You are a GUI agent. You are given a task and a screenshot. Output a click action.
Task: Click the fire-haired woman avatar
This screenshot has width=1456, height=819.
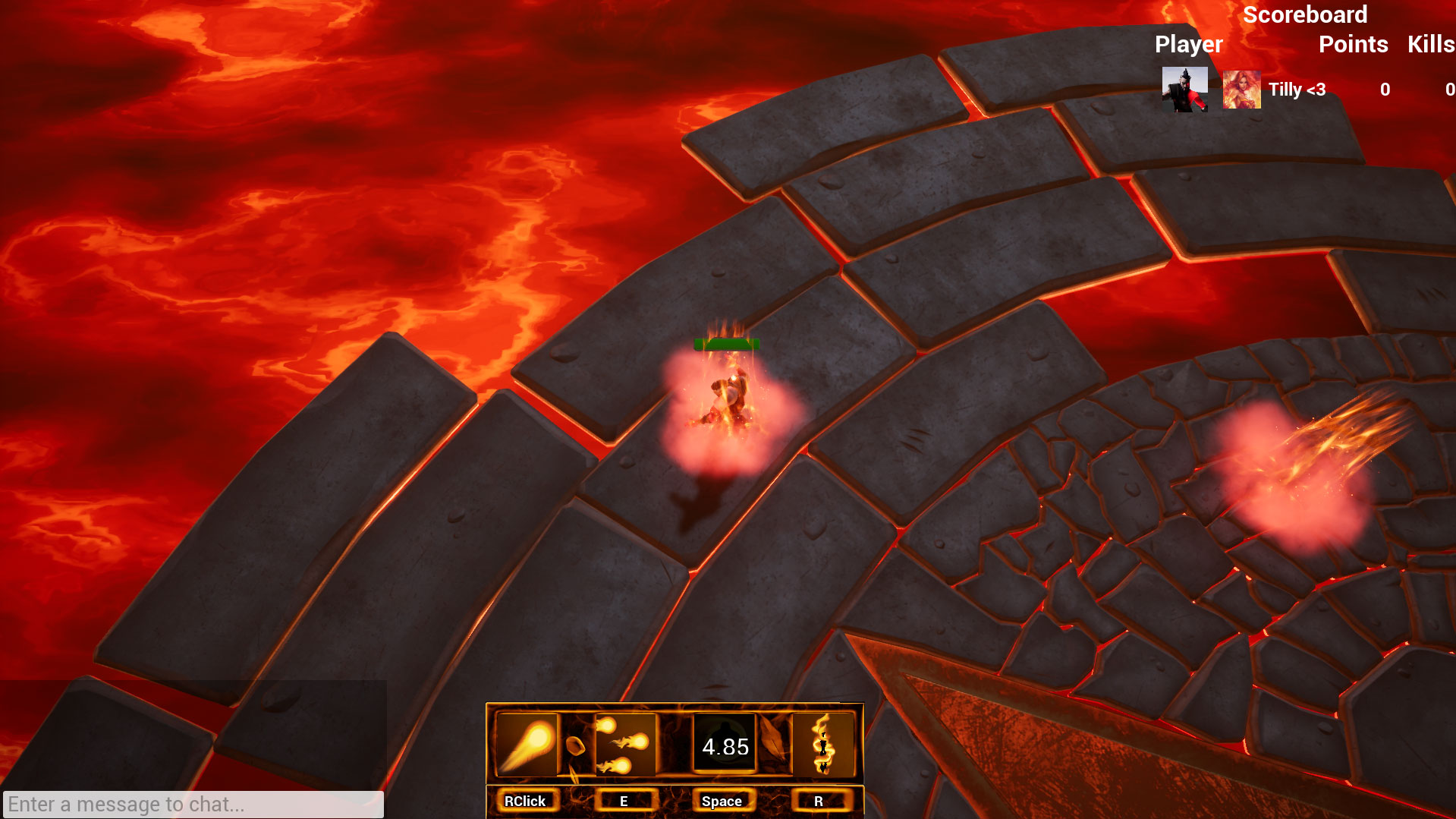[x=1241, y=90]
